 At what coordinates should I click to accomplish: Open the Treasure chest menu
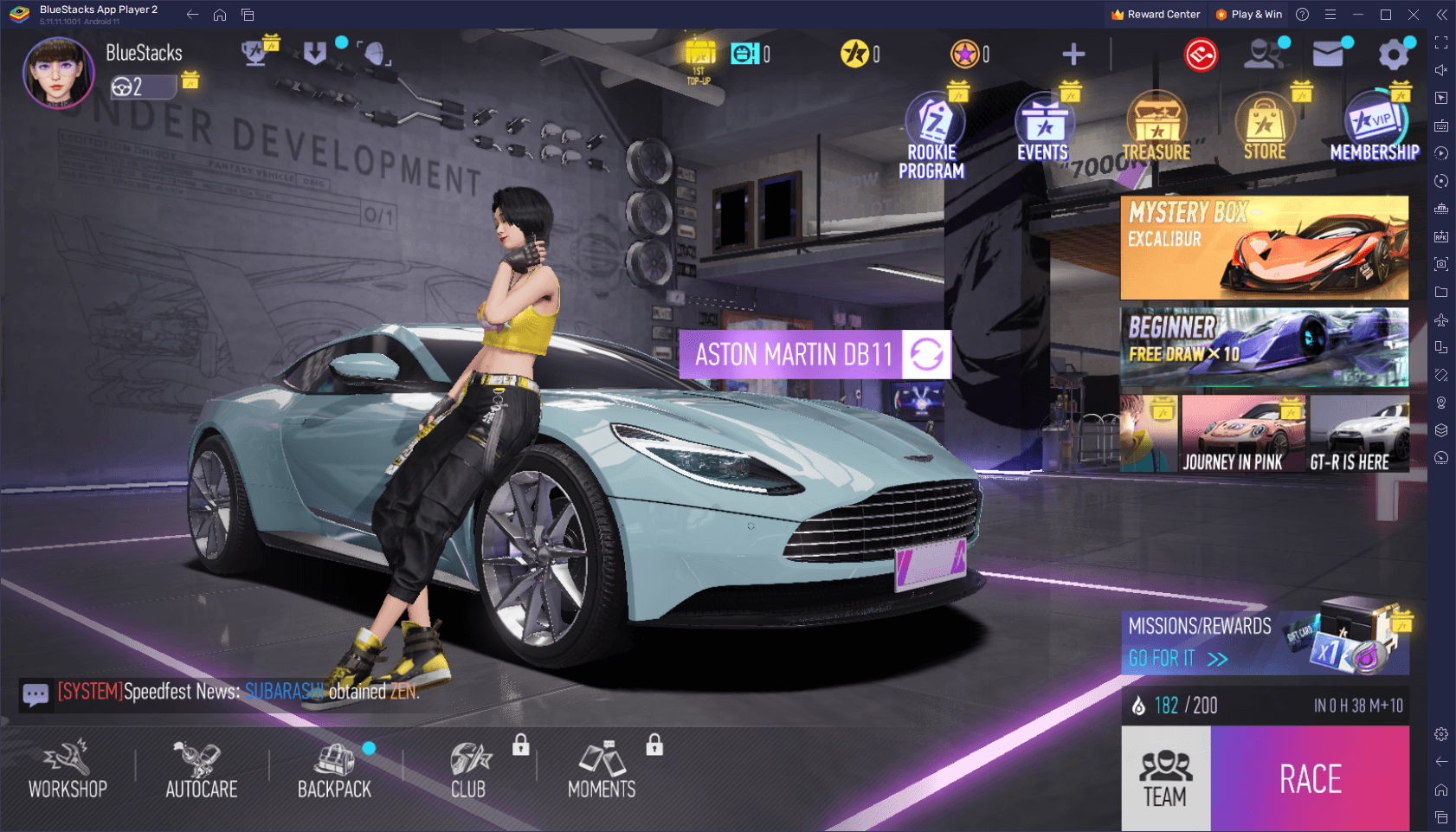point(1156,130)
